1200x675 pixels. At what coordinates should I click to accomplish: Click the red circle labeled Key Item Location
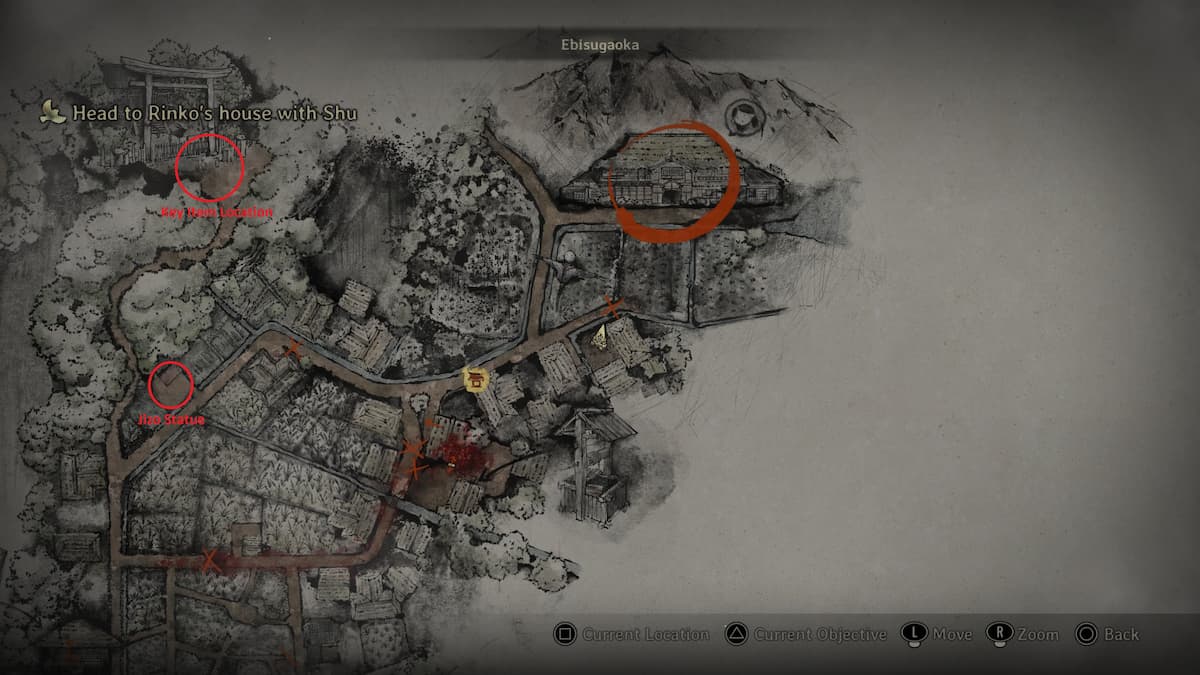[210, 166]
